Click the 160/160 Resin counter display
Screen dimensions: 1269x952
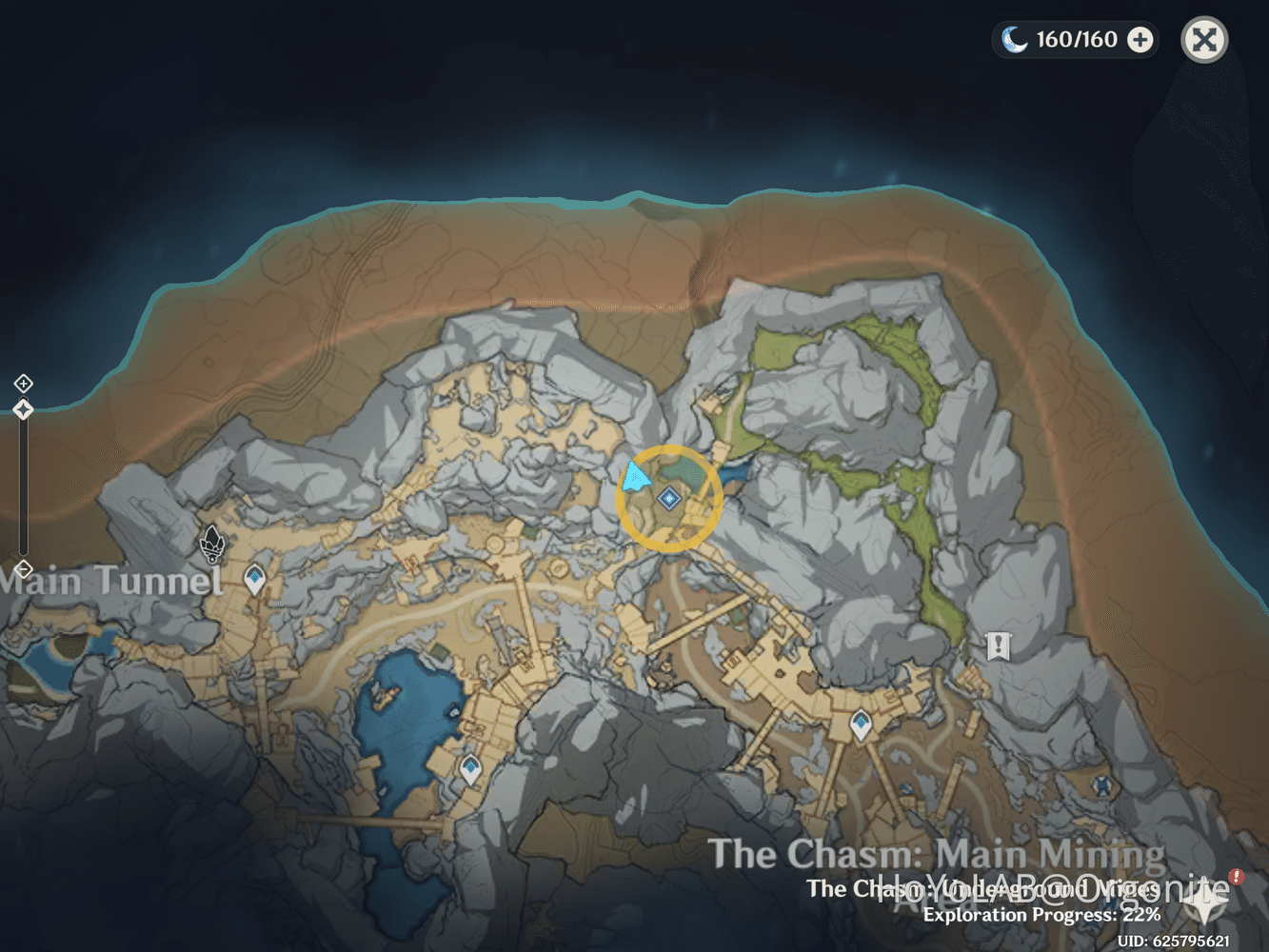click(x=1076, y=40)
